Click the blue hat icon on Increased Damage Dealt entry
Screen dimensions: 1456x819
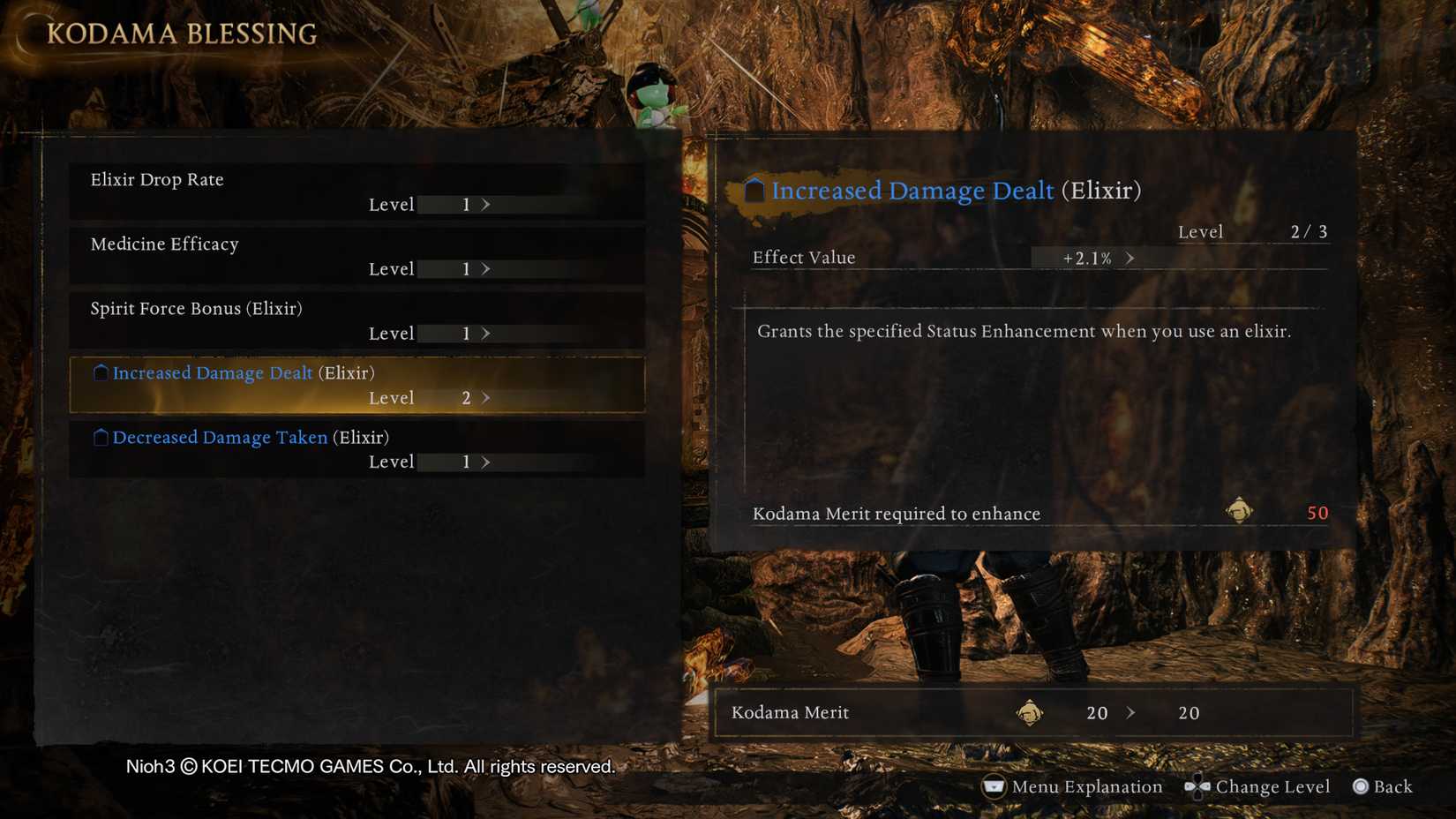point(100,372)
